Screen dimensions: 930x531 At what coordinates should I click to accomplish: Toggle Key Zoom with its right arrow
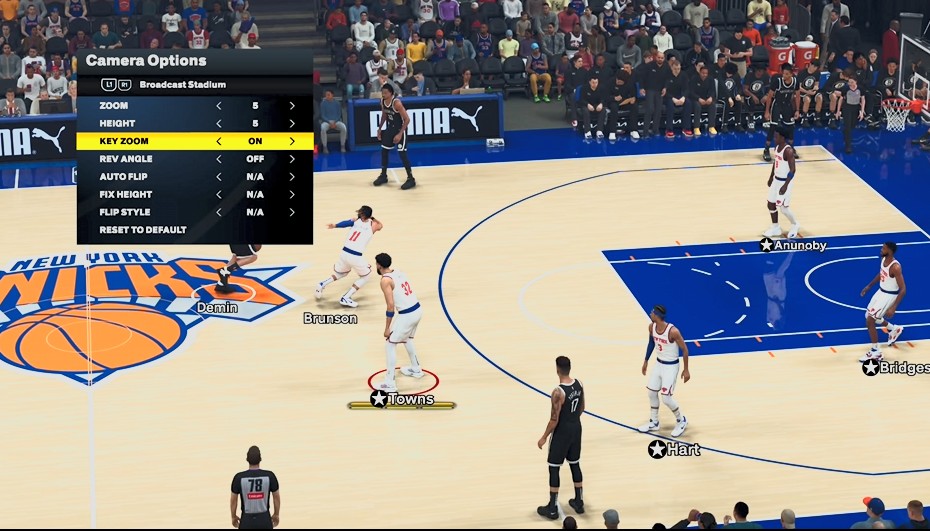[292, 141]
